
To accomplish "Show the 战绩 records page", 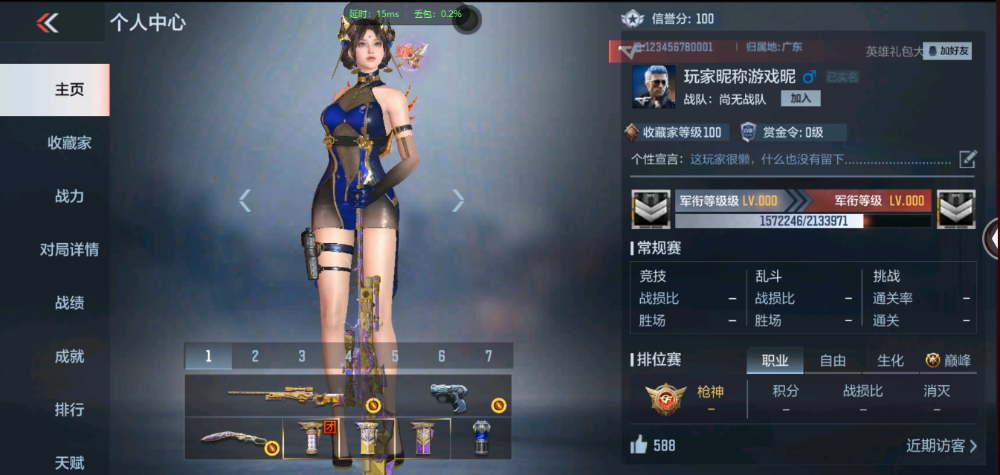I will point(69,302).
